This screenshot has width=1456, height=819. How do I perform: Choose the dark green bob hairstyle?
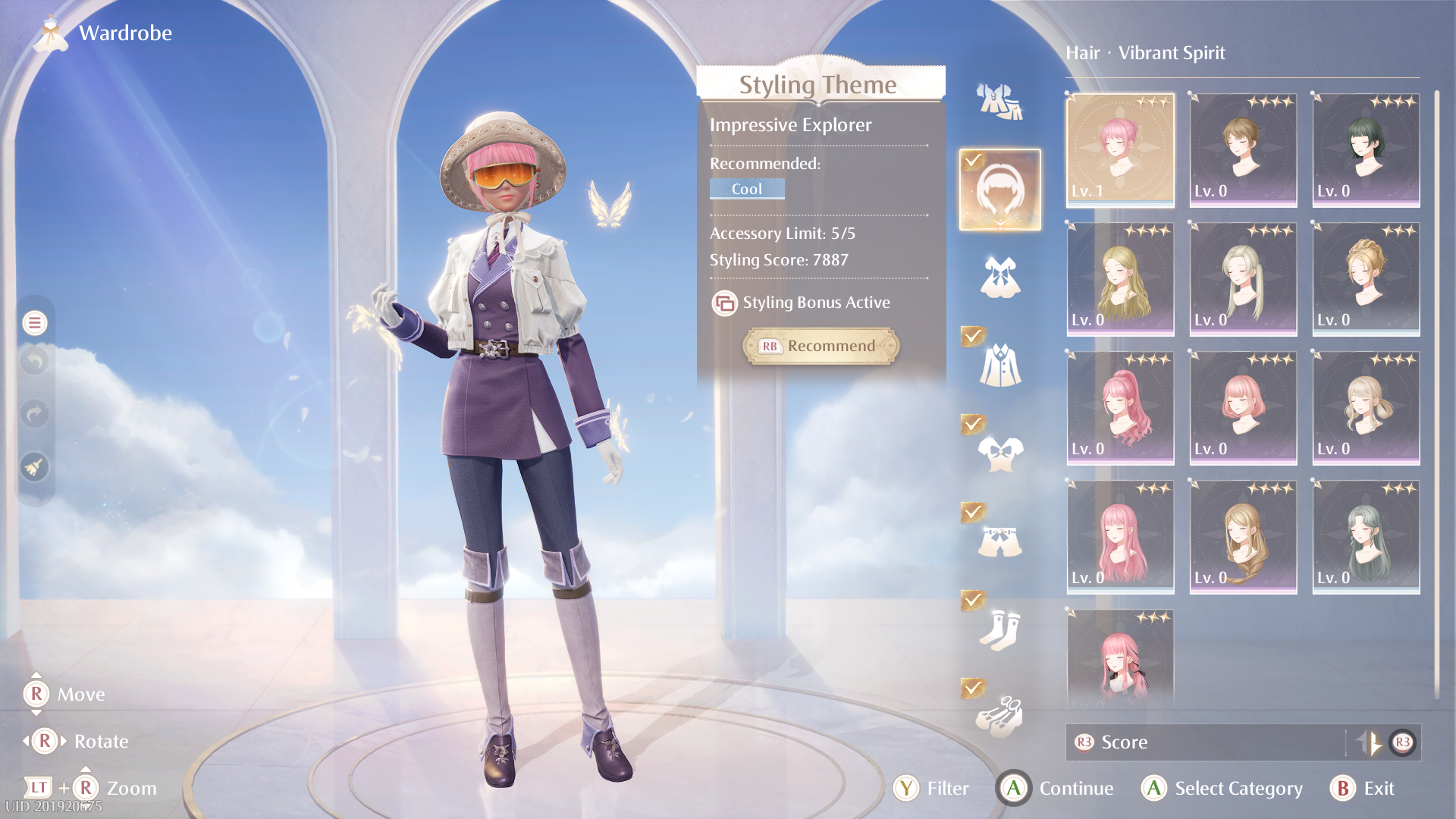coord(1366,149)
